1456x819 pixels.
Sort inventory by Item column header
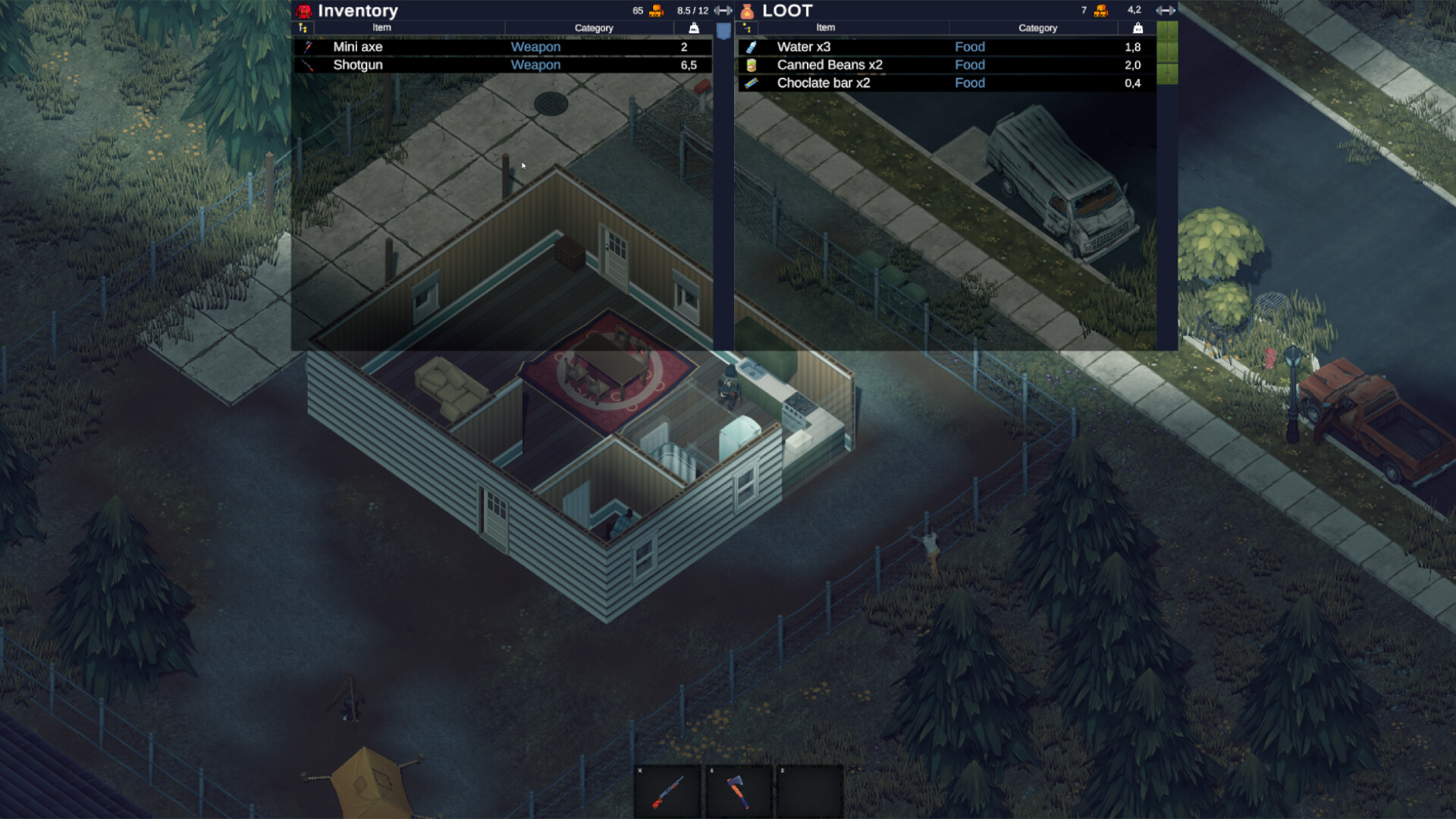pyautogui.click(x=381, y=28)
